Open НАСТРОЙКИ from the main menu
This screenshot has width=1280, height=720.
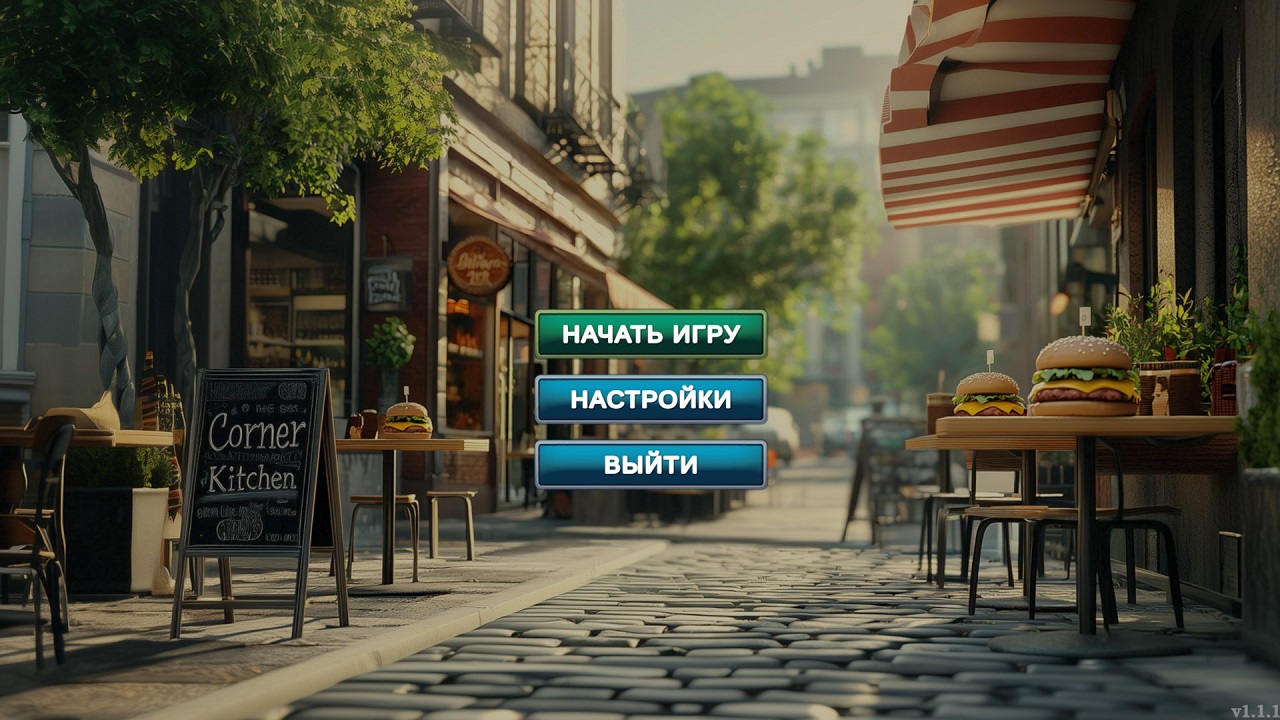pos(651,398)
